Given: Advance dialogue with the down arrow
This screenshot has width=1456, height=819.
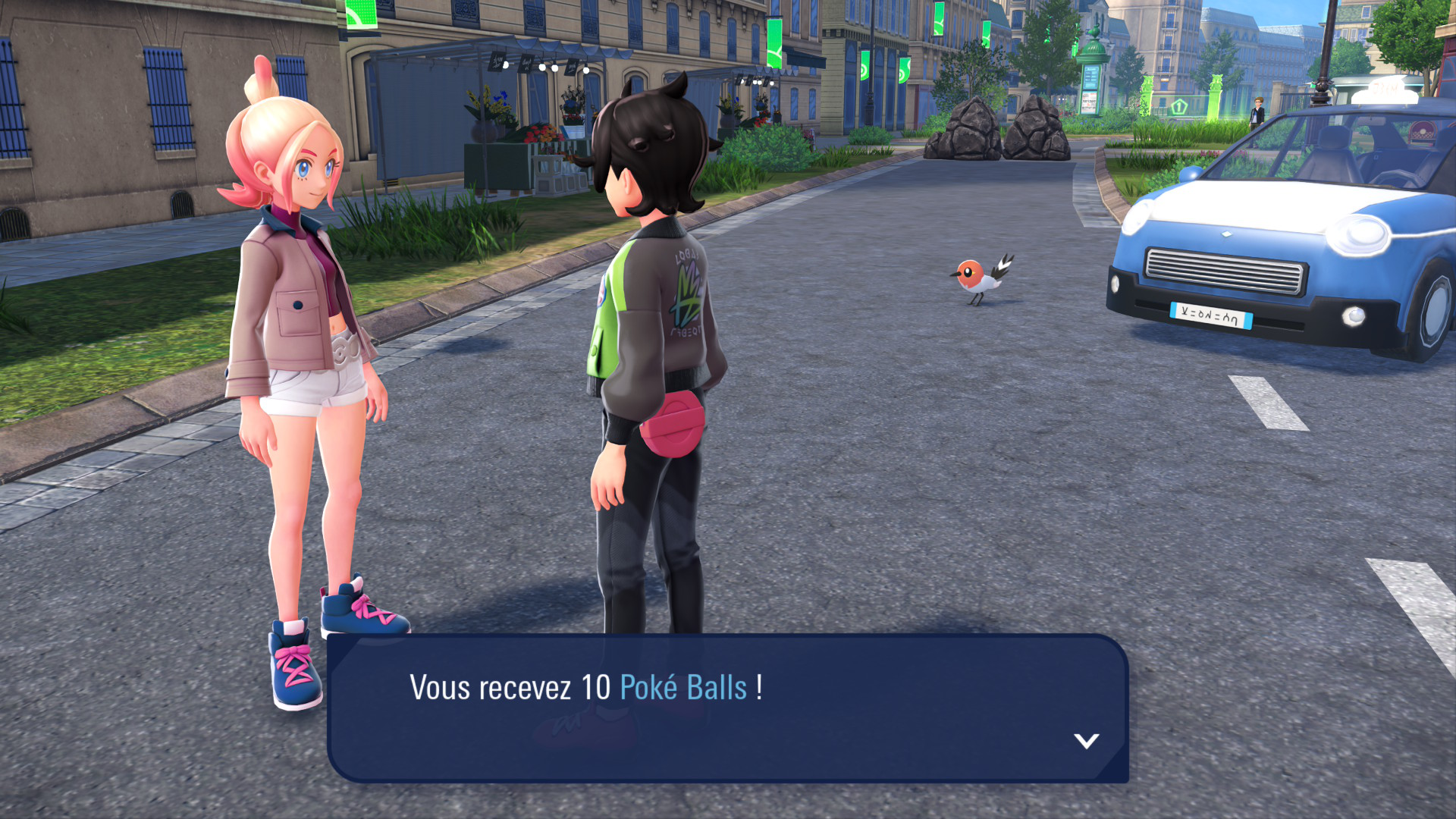Looking at the screenshot, I should point(1086,740).
